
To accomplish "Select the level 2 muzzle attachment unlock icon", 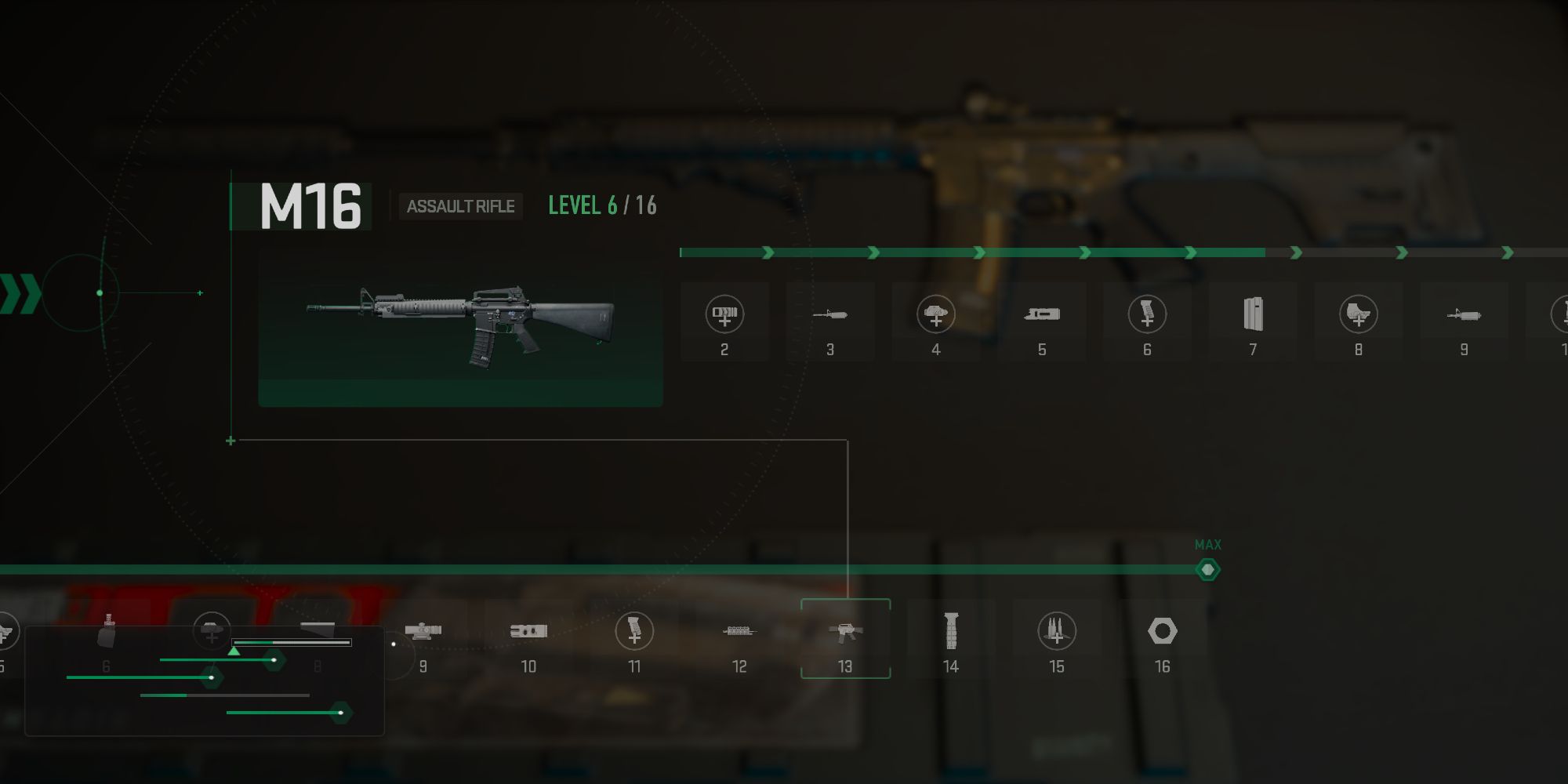I will tap(725, 314).
